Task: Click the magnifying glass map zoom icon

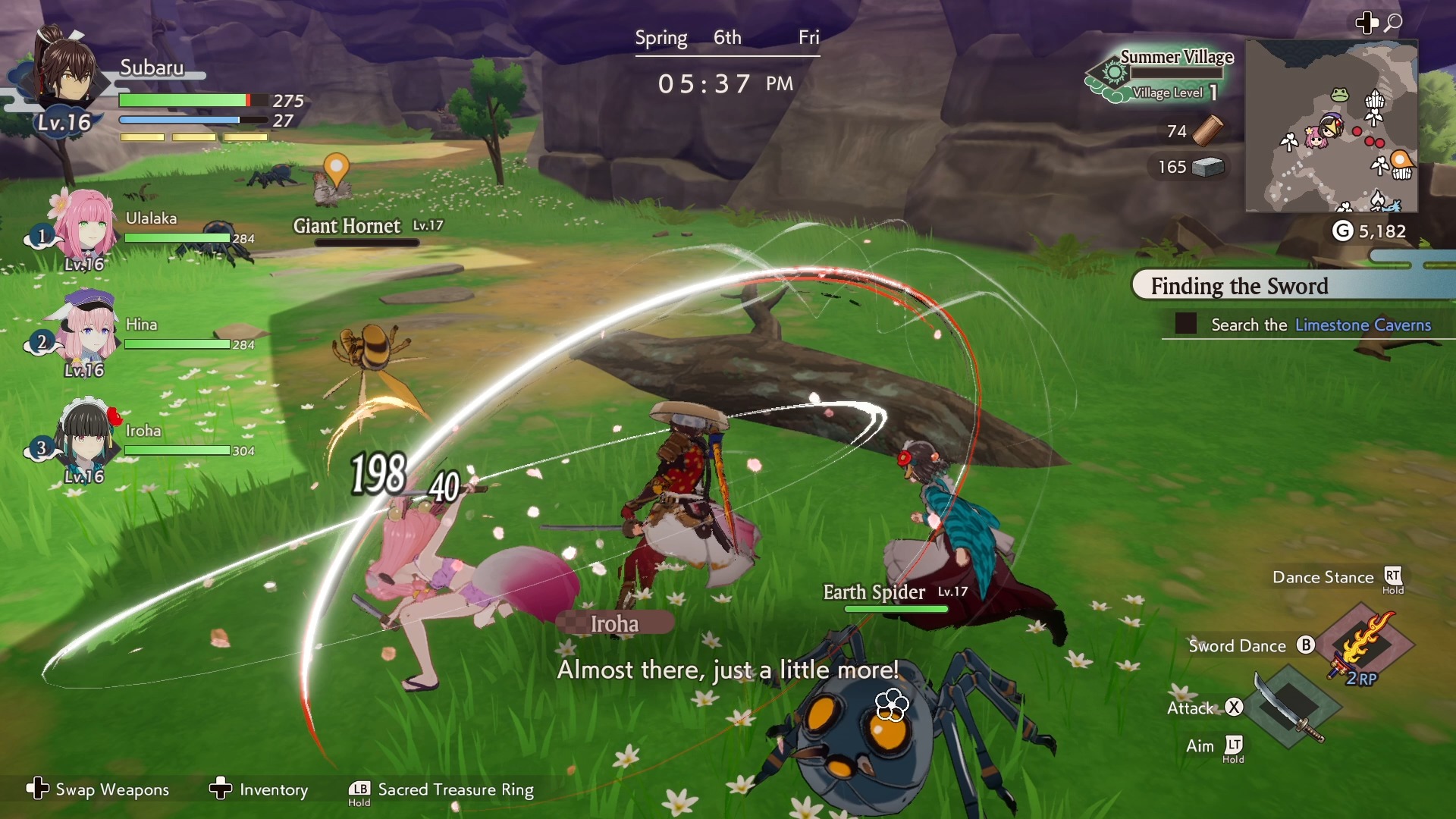Action: click(1393, 23)
